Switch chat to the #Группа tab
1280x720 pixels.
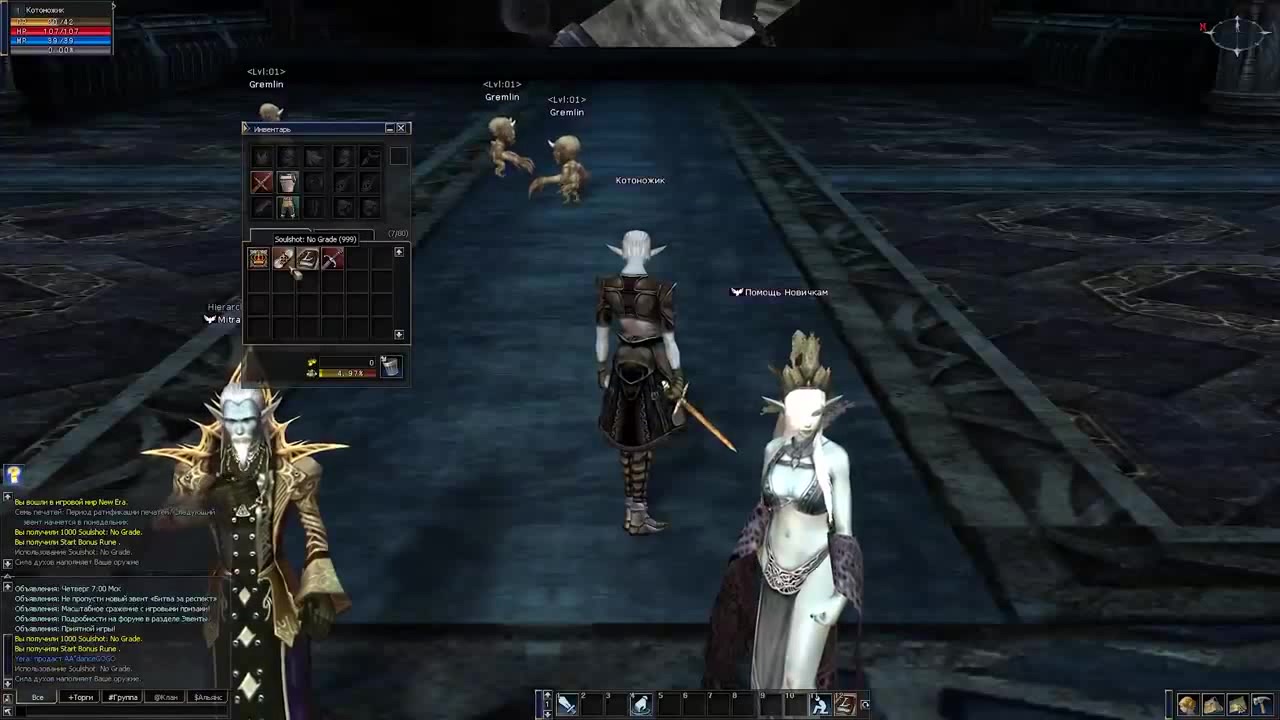(x=123, y=697)
